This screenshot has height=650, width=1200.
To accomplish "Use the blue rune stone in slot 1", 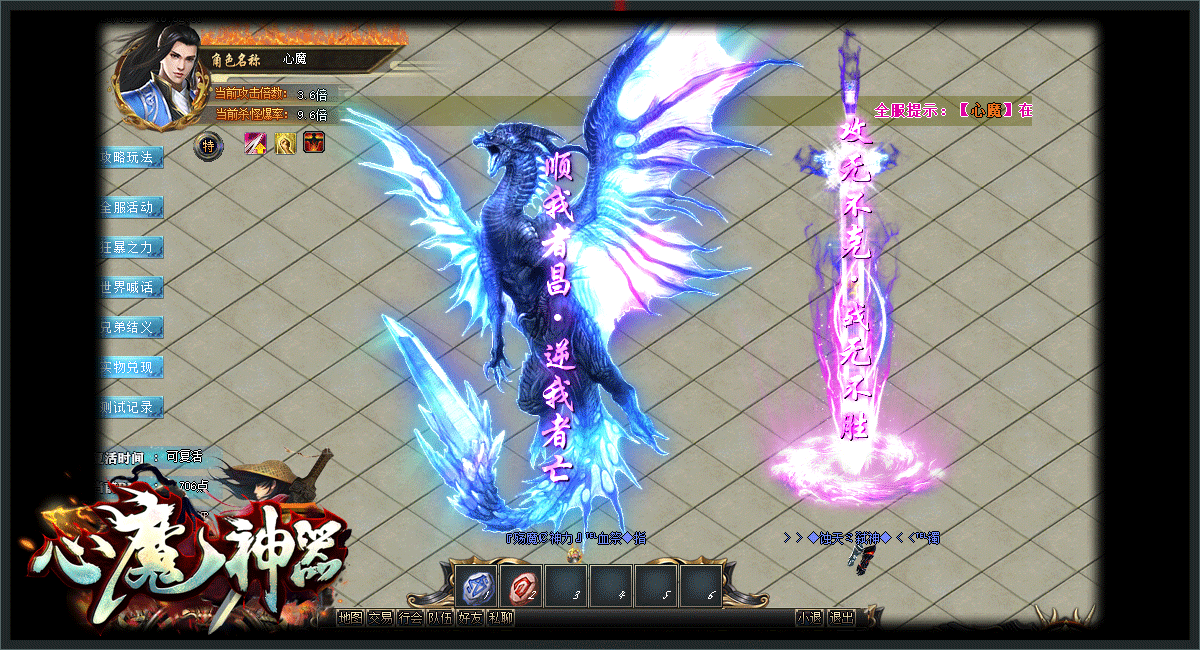I will pyautogui.click(x=476, y=586).
